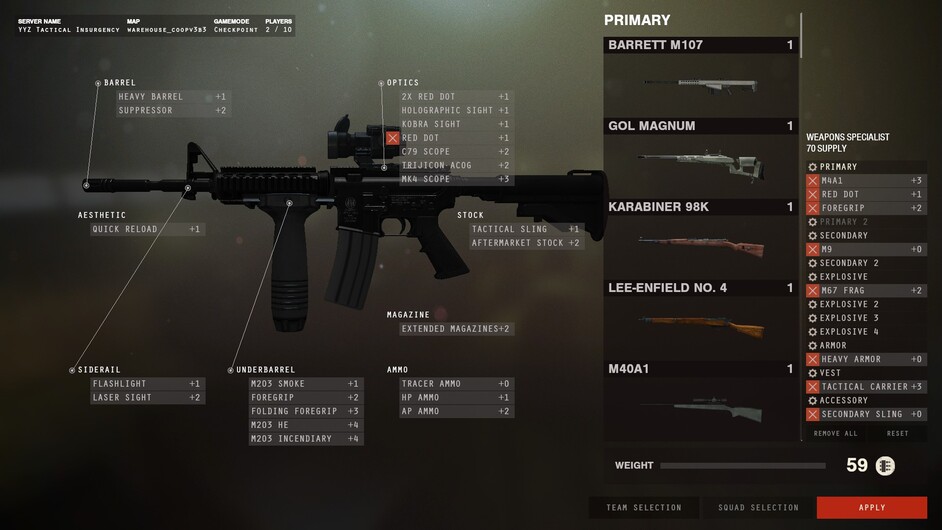942x530 pixels.
Task: Remove the M67 Frag from loadout
Action: (813, 290)
